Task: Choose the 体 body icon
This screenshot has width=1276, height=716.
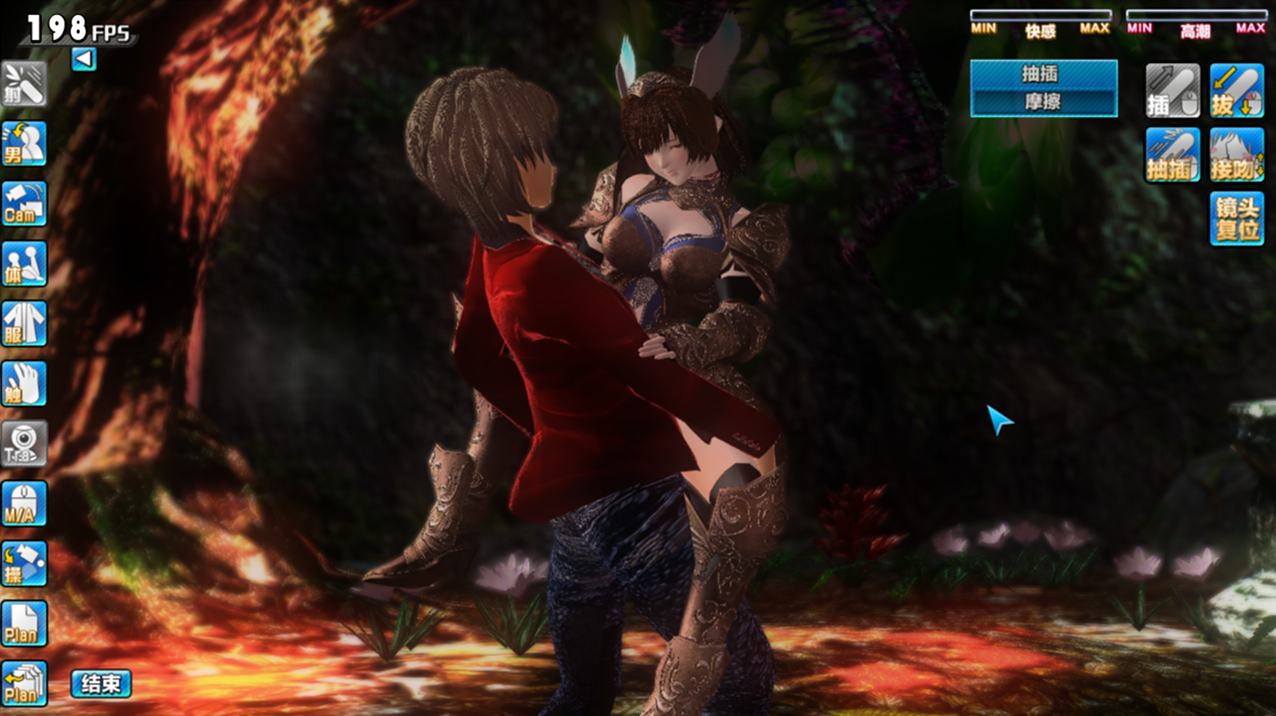Action: pos(24,264)
